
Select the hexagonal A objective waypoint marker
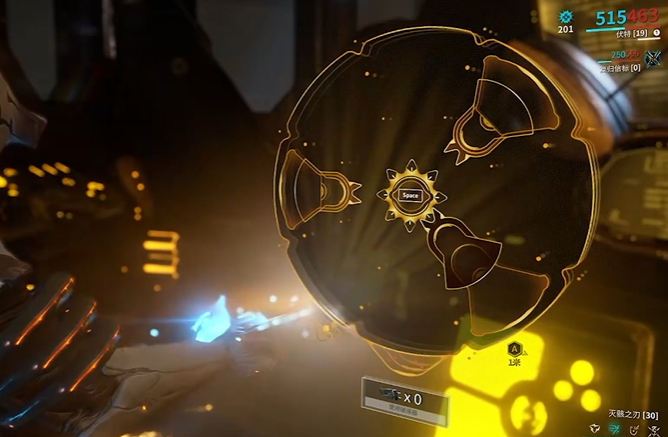(x=514, y=347)
